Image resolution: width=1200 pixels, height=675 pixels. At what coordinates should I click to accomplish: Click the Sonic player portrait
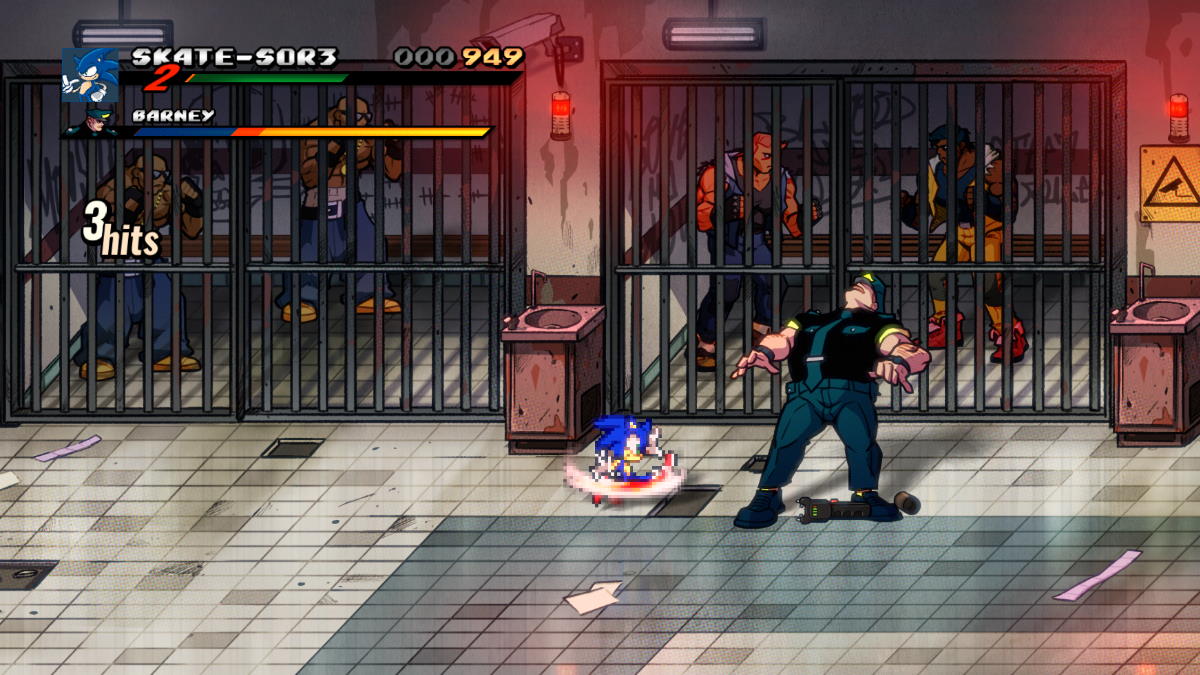pyautogui.click(x=90, y=75)
